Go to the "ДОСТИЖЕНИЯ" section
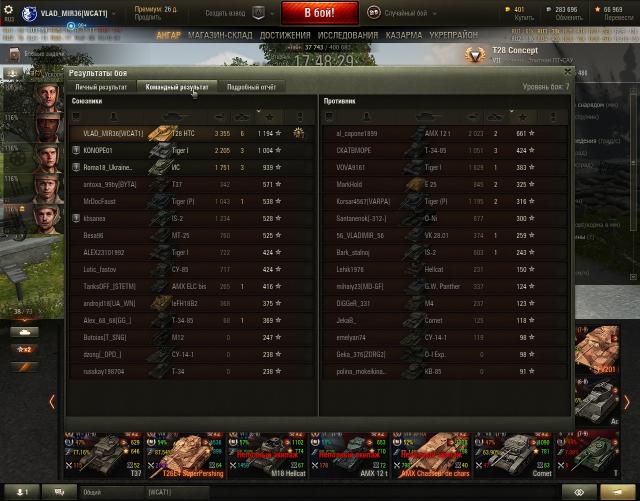Viewport: 640px width, 501px height. 285,35
